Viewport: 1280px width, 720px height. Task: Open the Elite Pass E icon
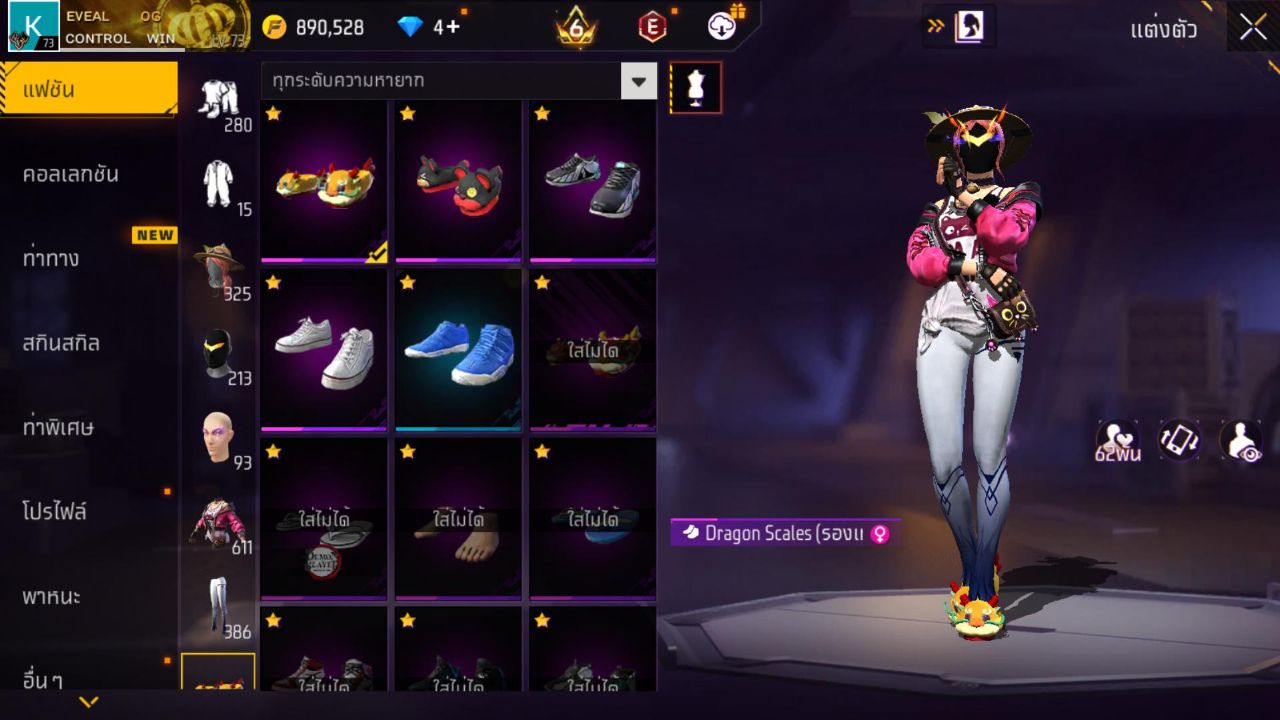(x=655, y=25)
